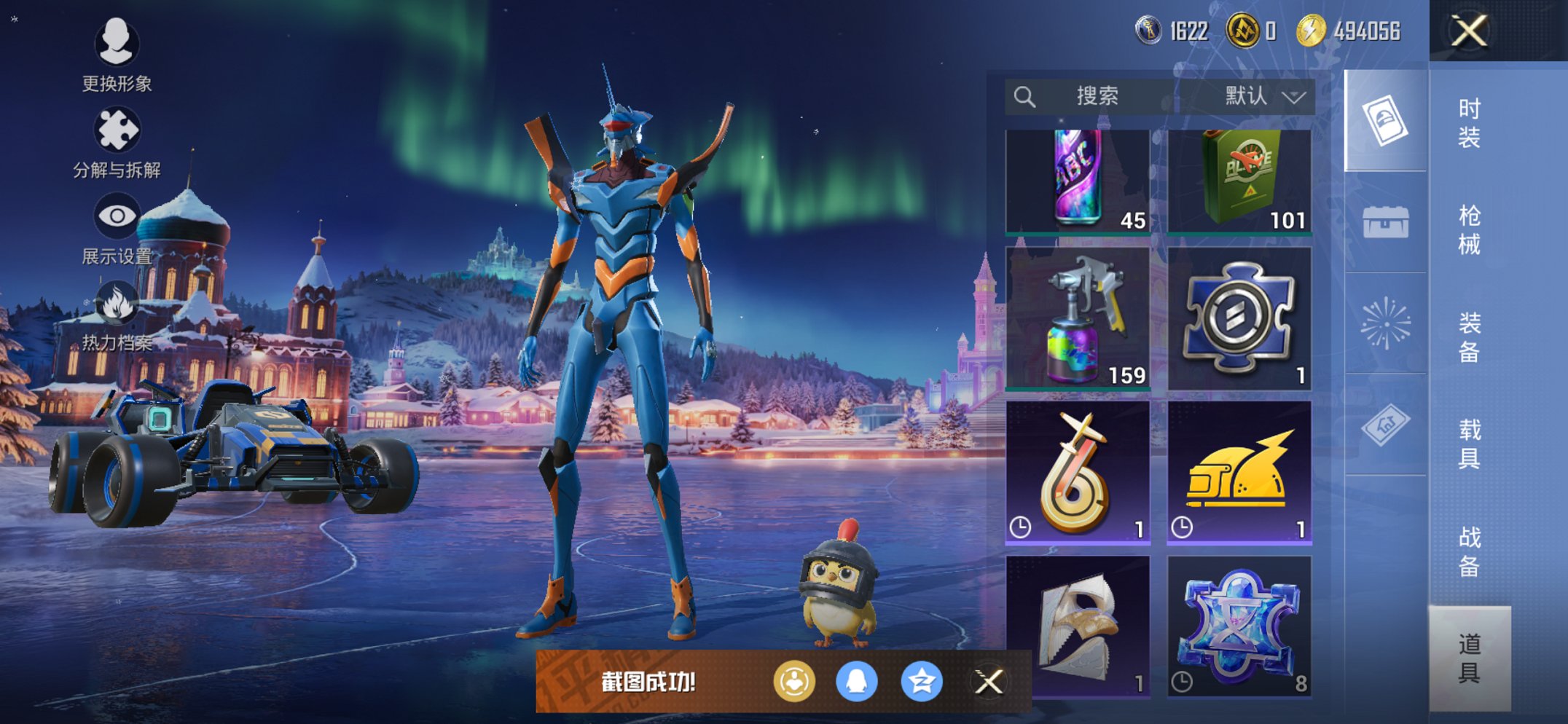
Task: Close the inventory screen with the X
Action: (1468, 31)
